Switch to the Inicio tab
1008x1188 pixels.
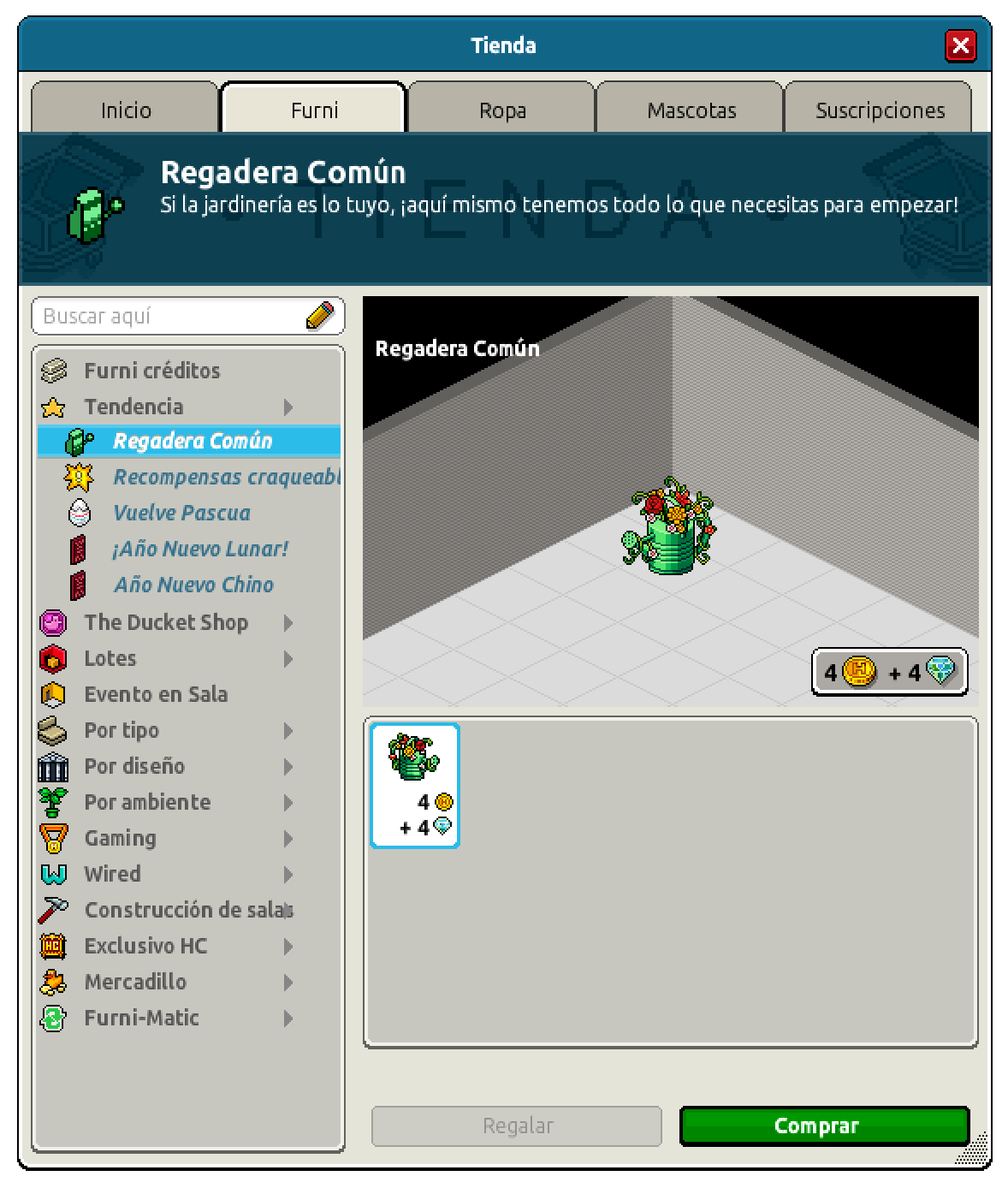(x=126, y=110)
